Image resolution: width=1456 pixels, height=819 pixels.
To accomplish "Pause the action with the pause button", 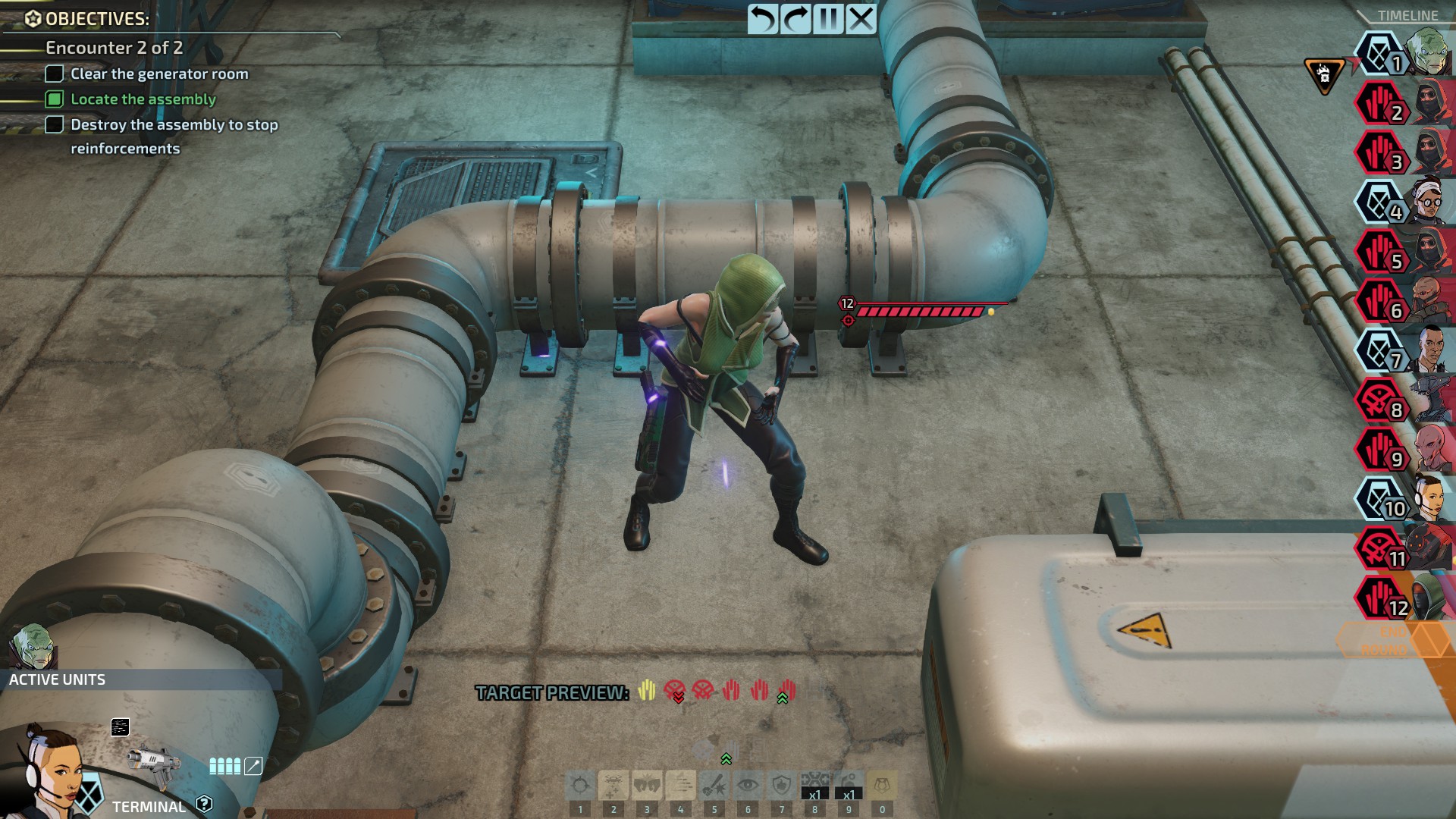I will click(x=828, y=19).
